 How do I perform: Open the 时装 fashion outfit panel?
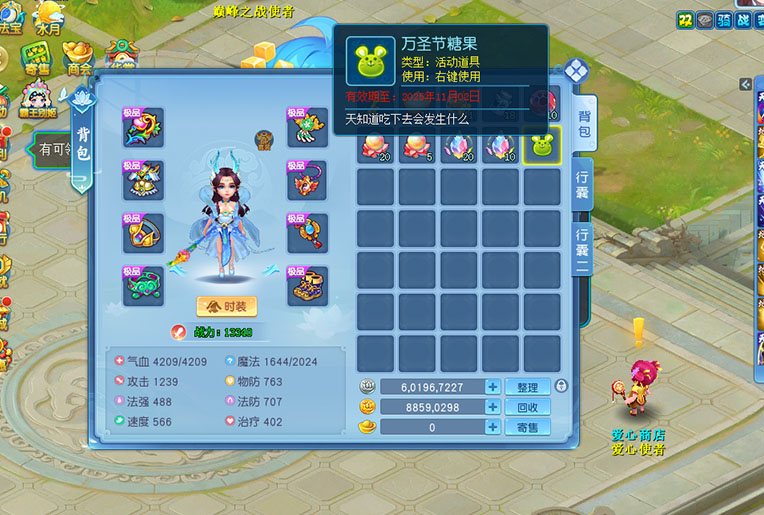pos(226,307)
